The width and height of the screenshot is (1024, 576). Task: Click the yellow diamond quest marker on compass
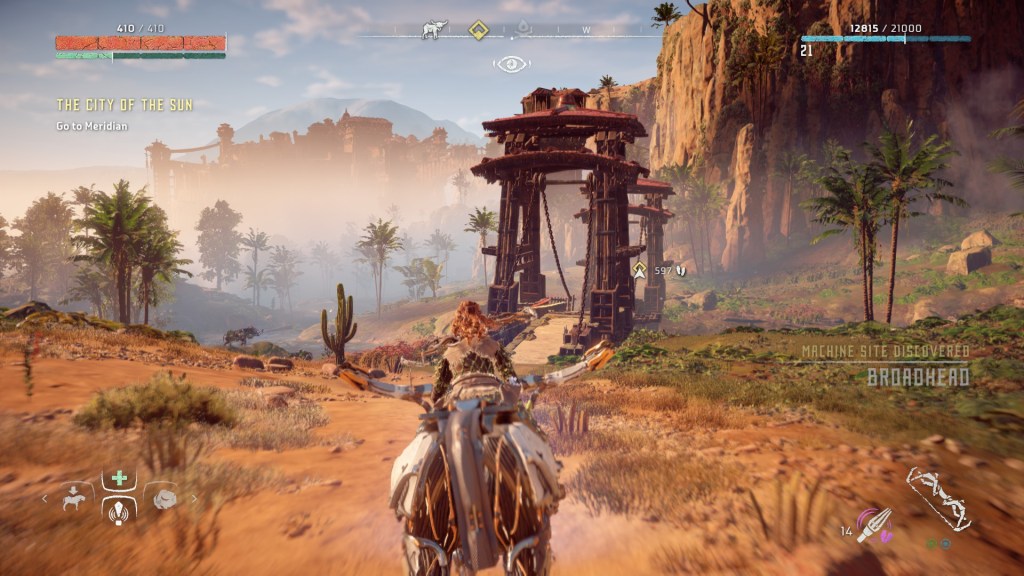(478, 30)
